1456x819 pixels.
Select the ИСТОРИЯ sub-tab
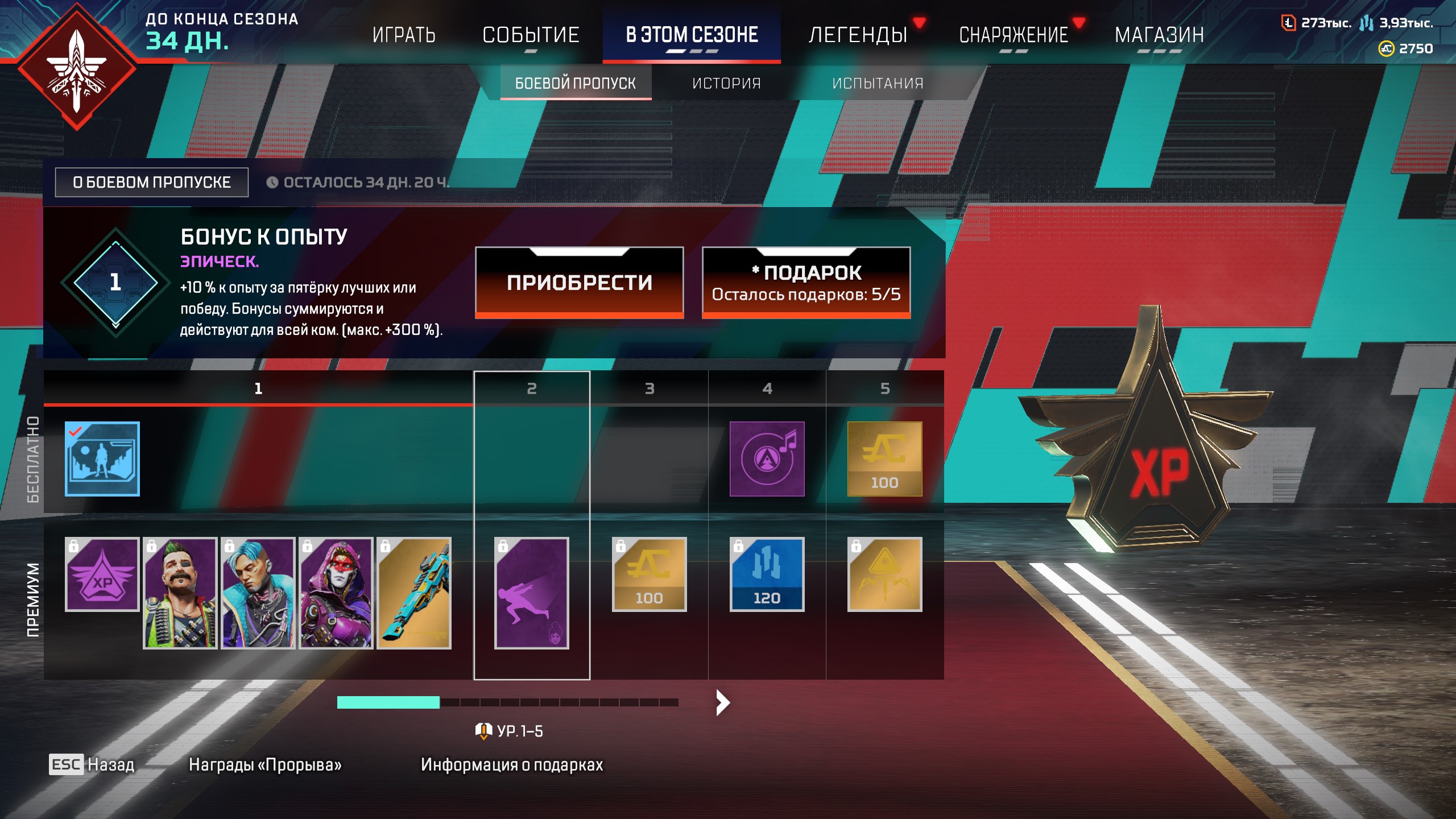tap(726, 84)
